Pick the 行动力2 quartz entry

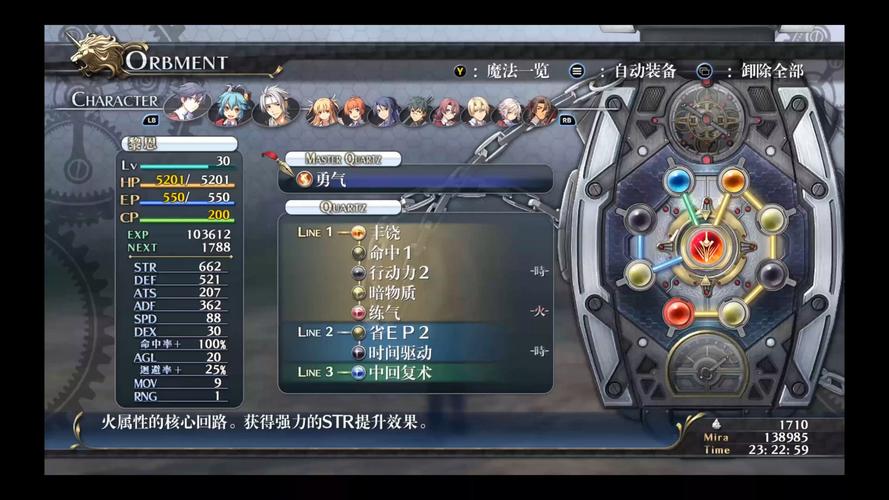[x=398, y=272]
